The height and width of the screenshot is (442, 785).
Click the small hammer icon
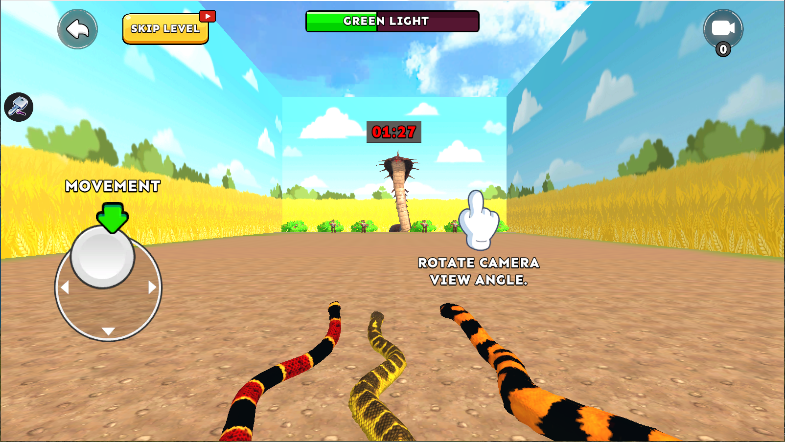(x=18, y=106)
